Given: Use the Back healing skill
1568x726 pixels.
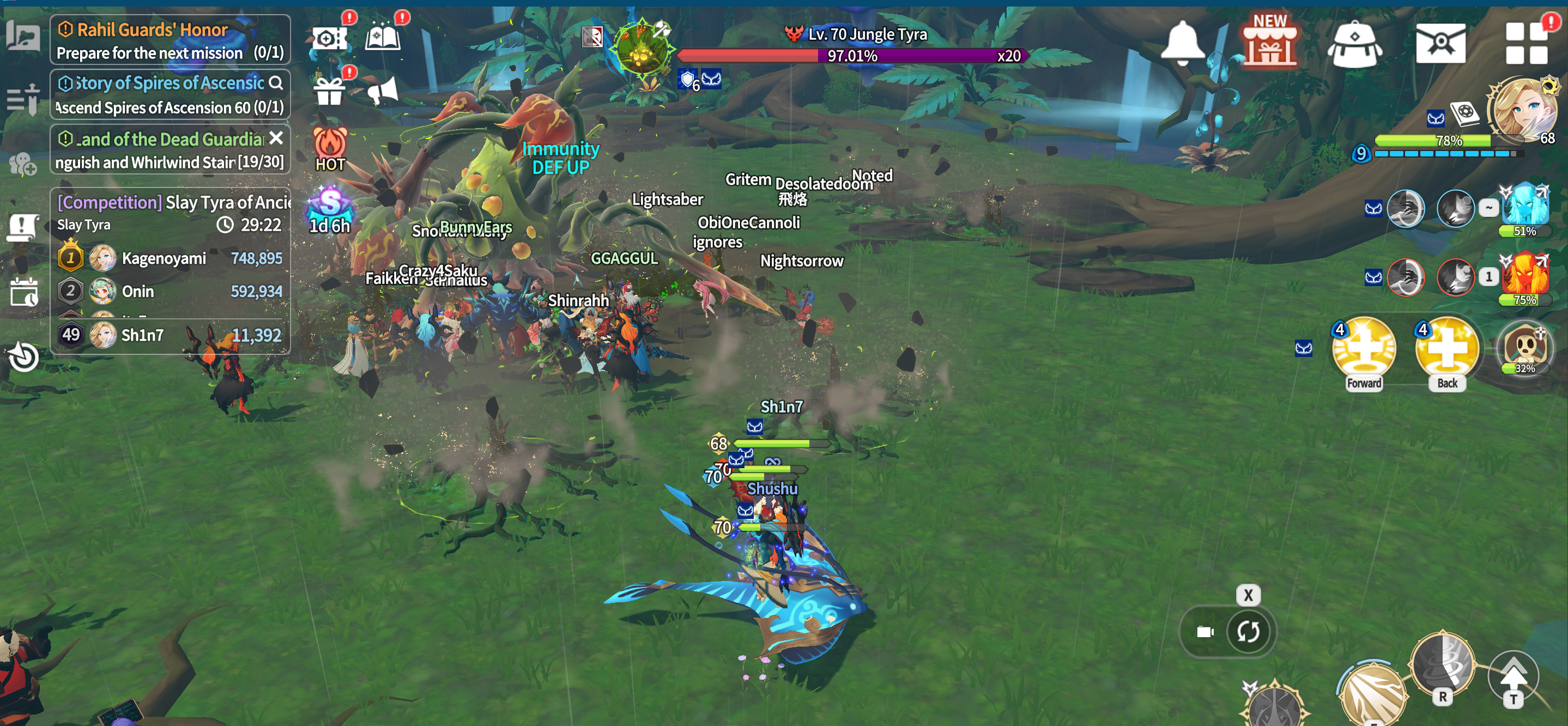Looking at the screenshot, I should (1447, 351).
